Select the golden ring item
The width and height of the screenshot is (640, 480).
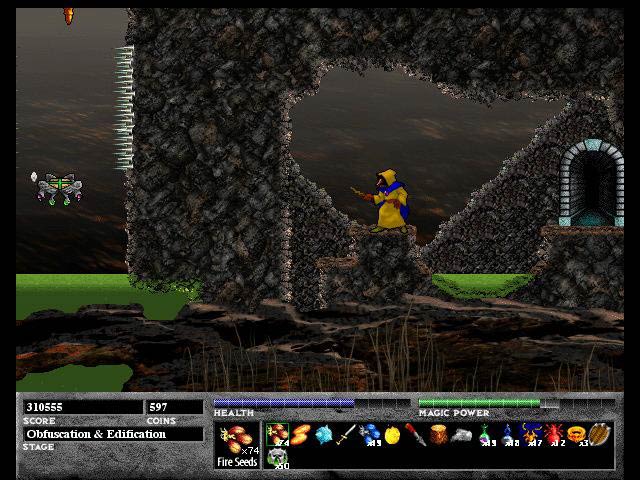click(576, 434)
